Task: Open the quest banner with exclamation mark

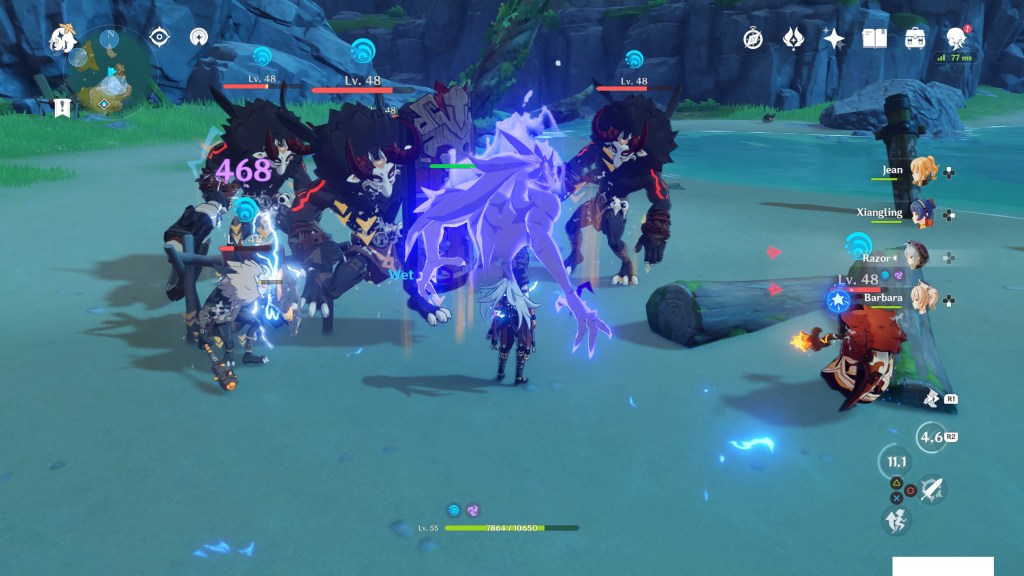Action: (63, 108)
